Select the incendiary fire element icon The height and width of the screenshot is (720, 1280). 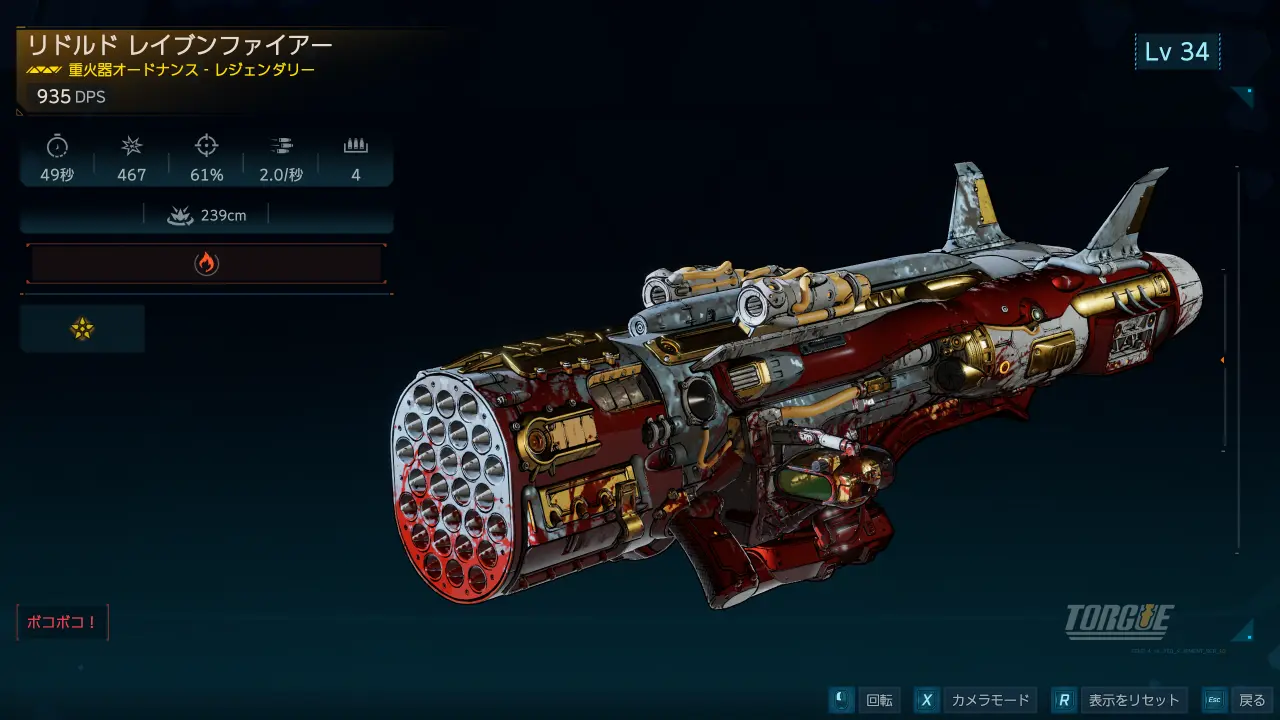206,263
